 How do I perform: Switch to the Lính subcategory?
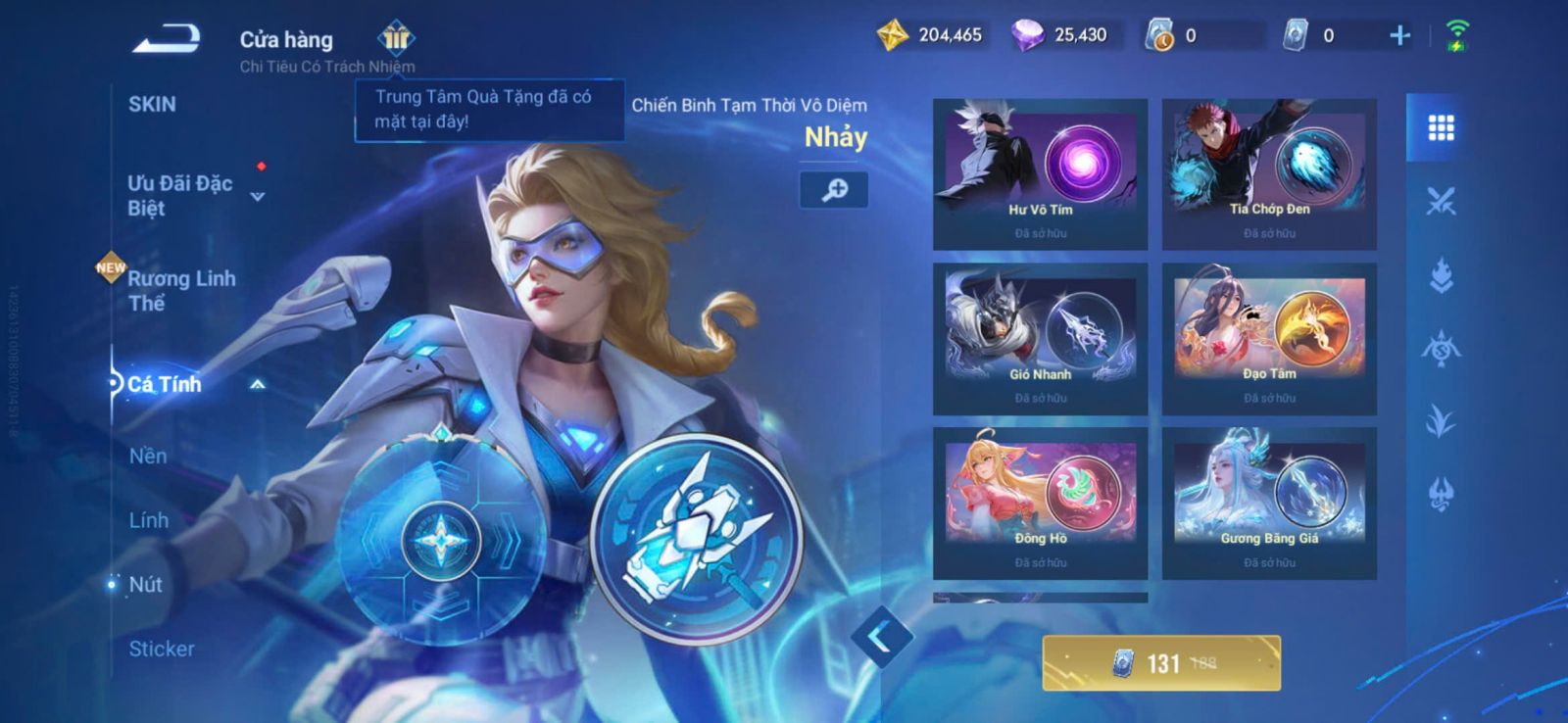coord(149,520)
